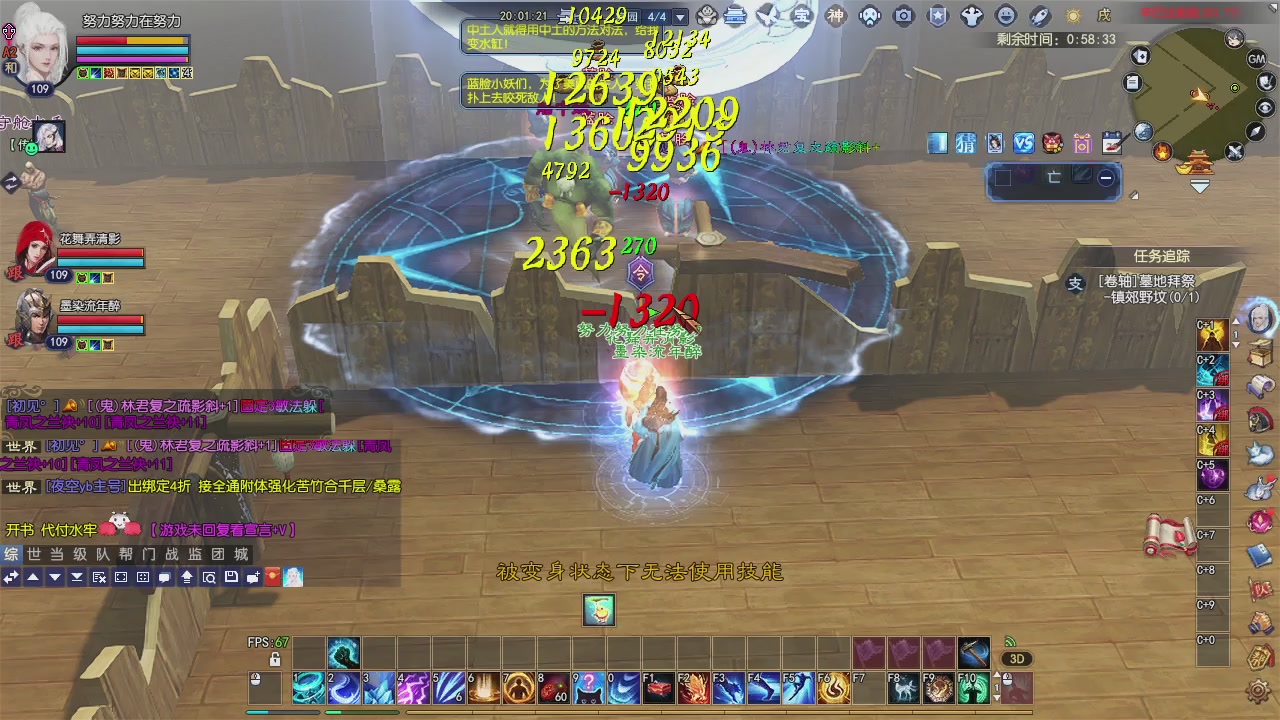Open the 猜 guessing event icon
Image resolution: width=1280 pixels, height=720 pixels.
coord(966,143)
